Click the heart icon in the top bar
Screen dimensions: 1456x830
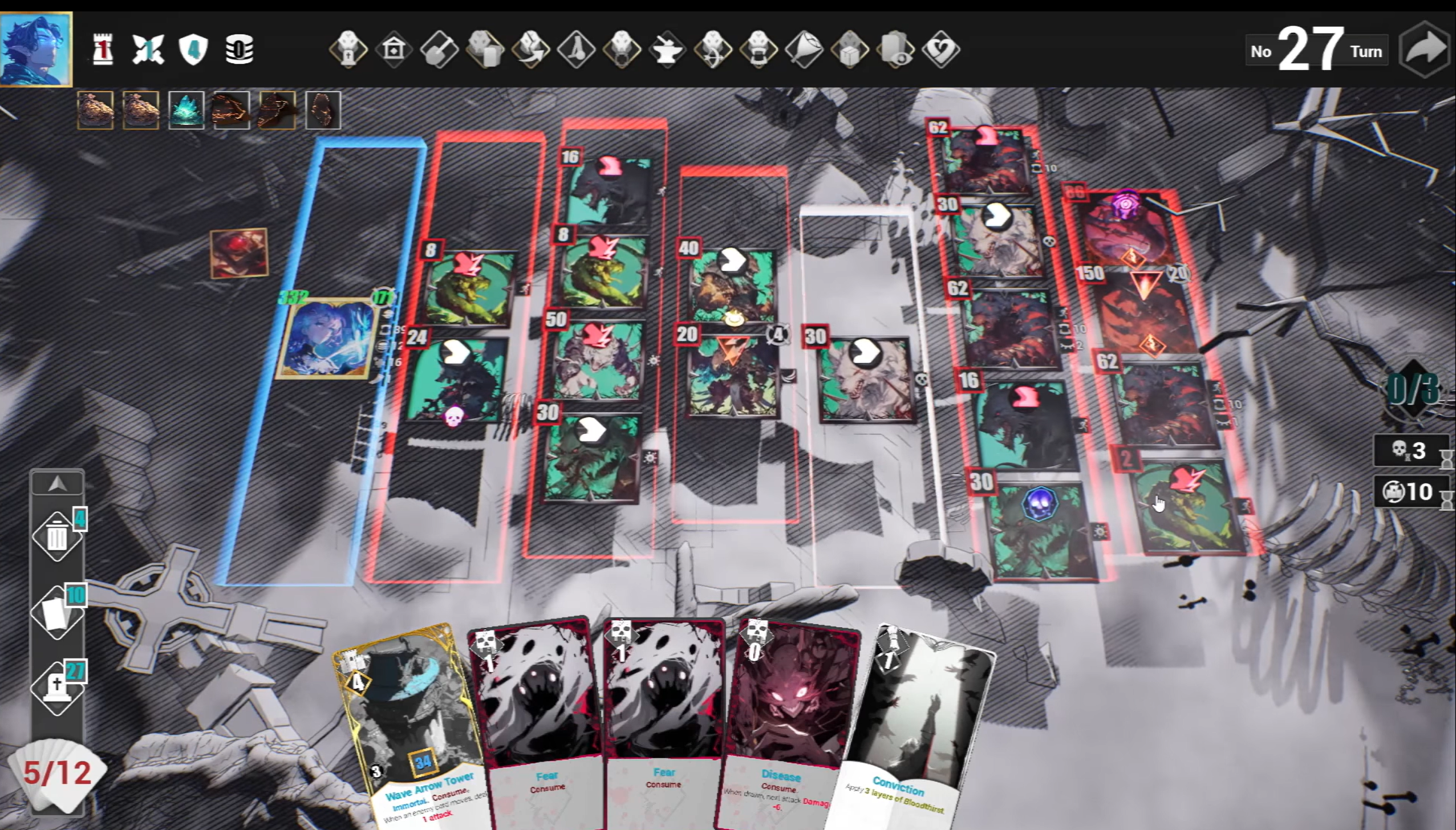click(941, 50)
